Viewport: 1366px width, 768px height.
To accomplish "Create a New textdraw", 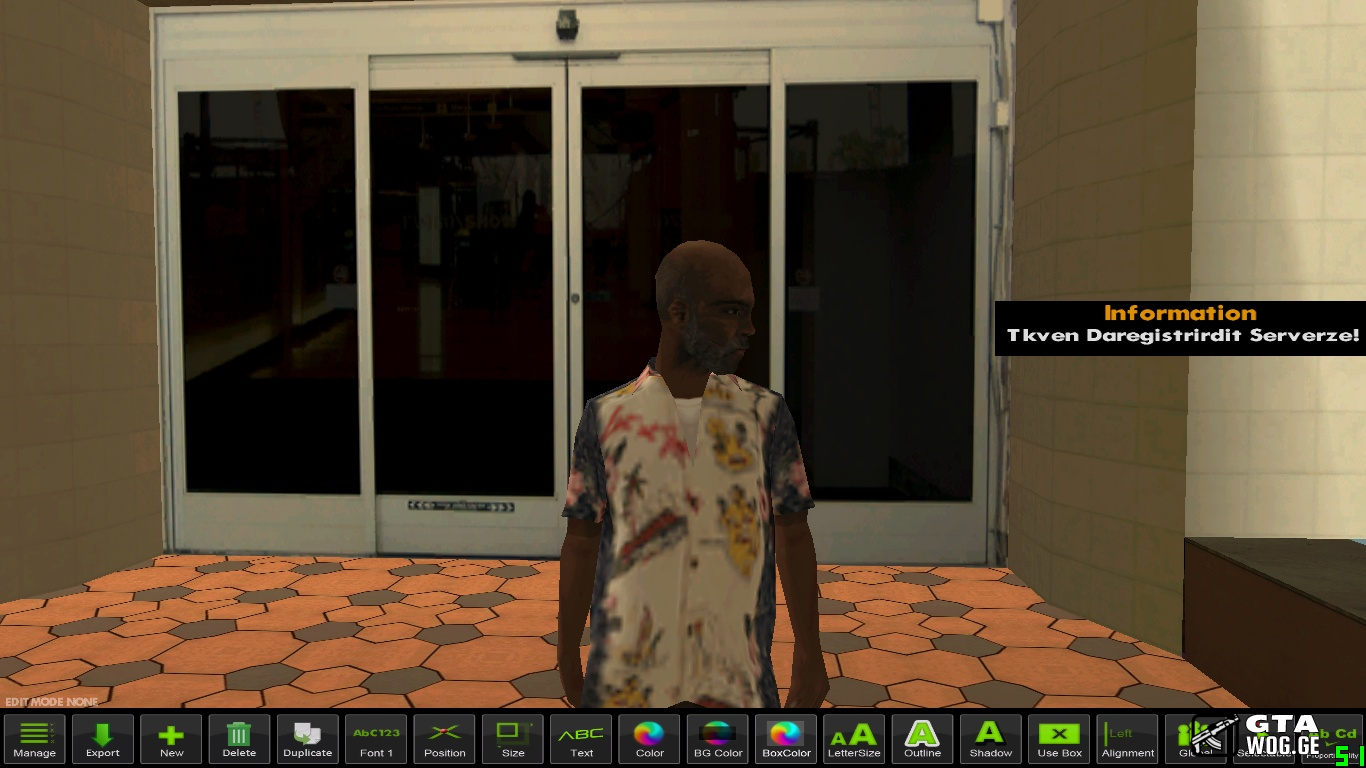I will point(171,739).
